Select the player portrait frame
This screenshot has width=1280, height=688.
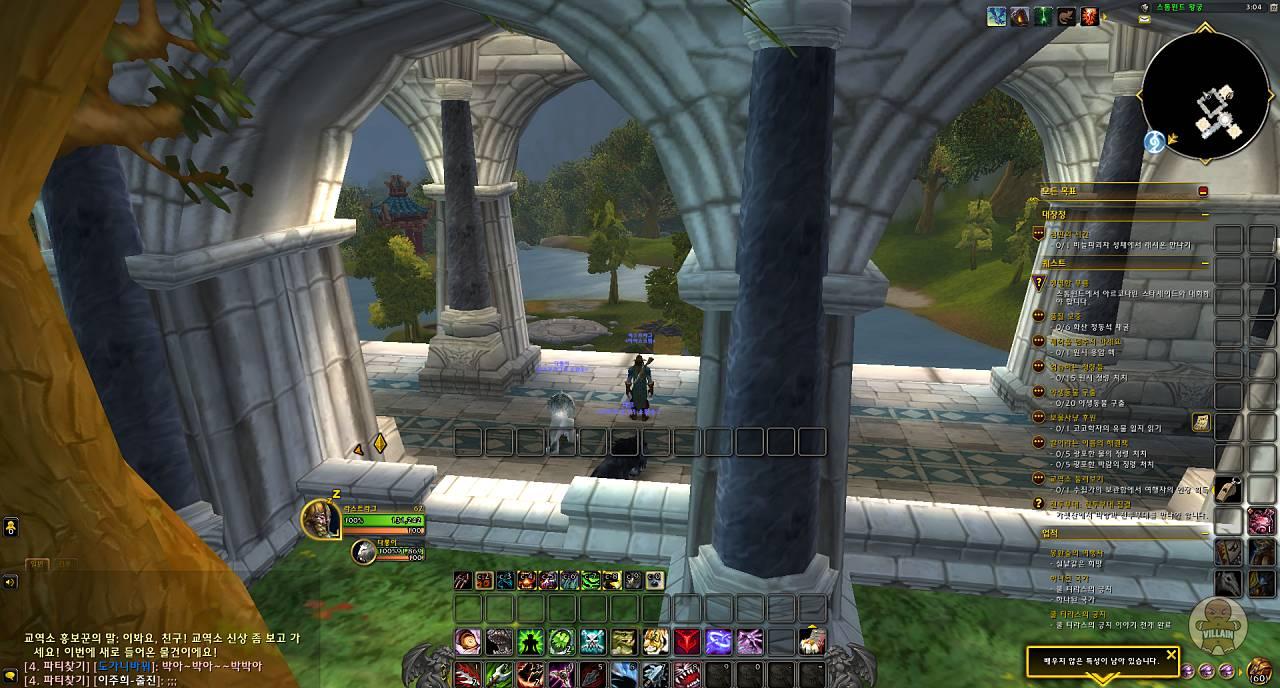pyautogui.click(x=321, y=519)
